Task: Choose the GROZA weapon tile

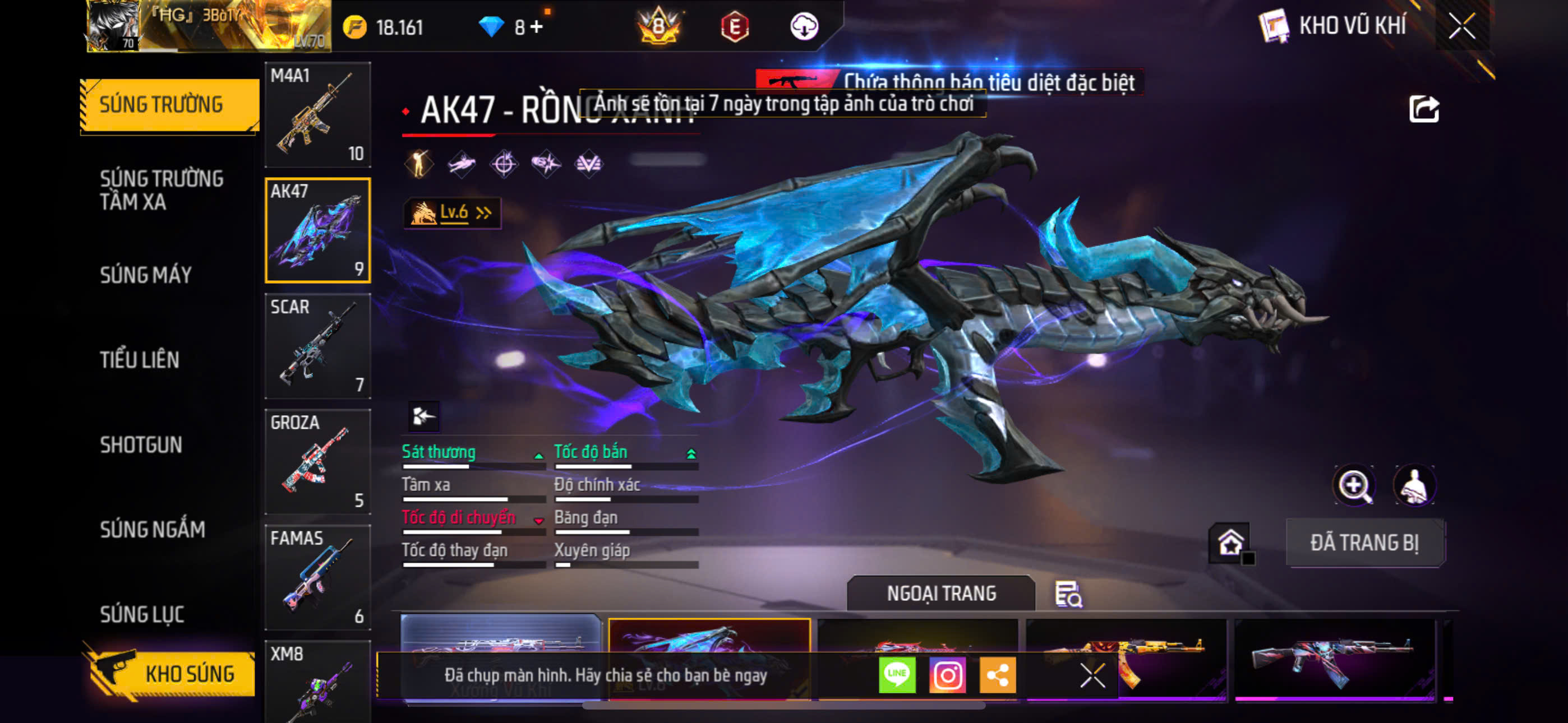Action: coord(318,462)
